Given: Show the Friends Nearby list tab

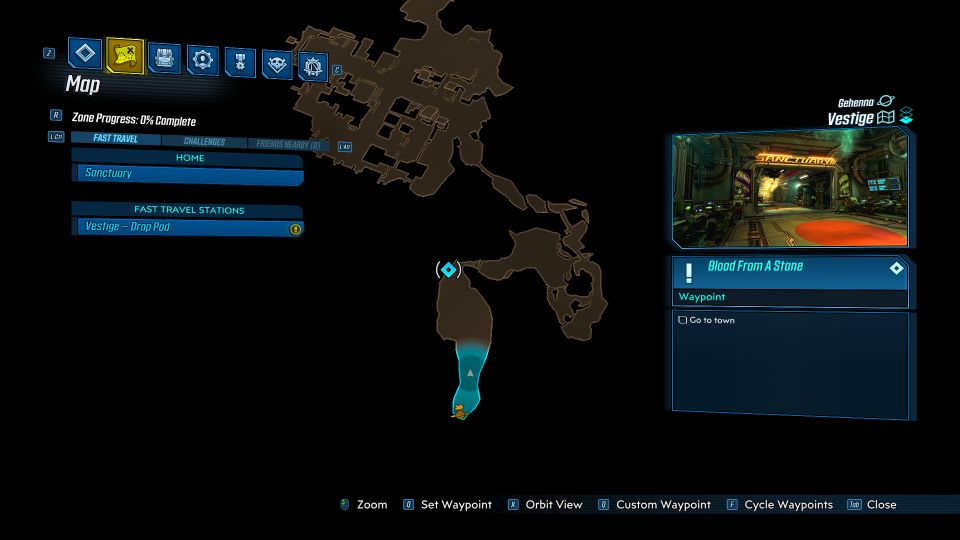Looking at the screenshot, I should point(288,145).
